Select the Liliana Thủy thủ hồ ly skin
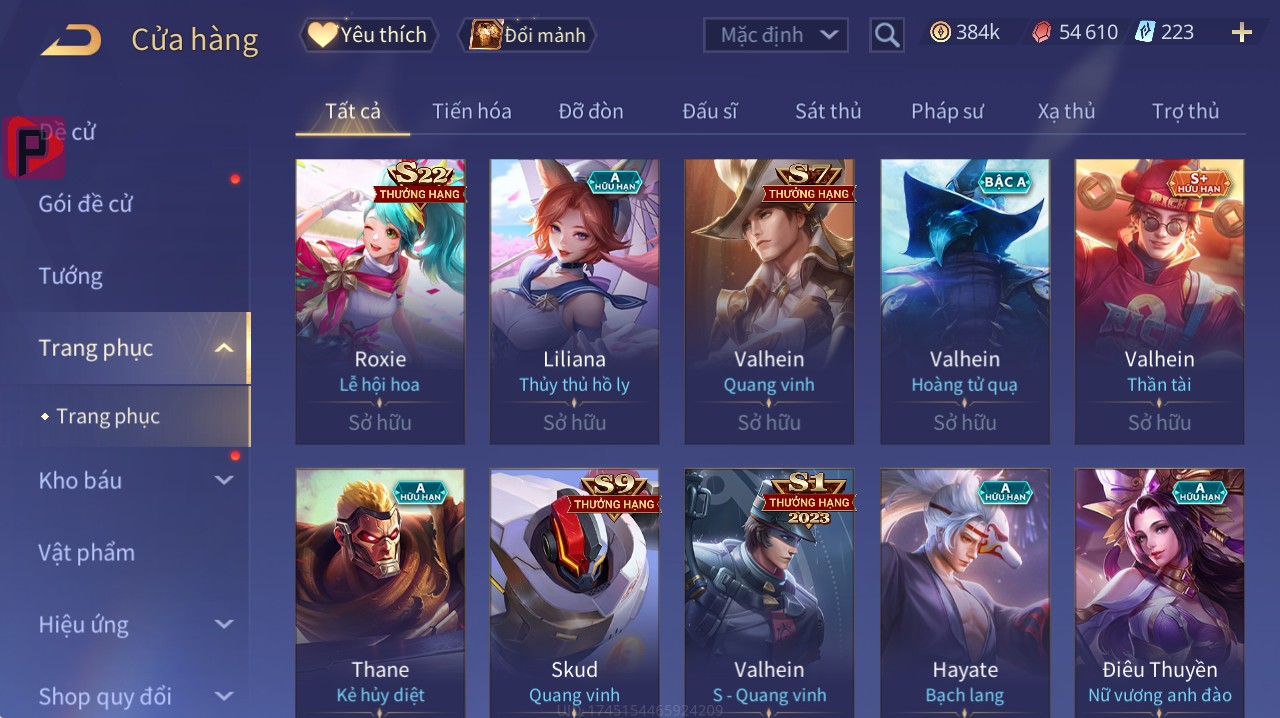This screenshot has width=1280, height=718. pyautogui.click(x=574, y=300)
